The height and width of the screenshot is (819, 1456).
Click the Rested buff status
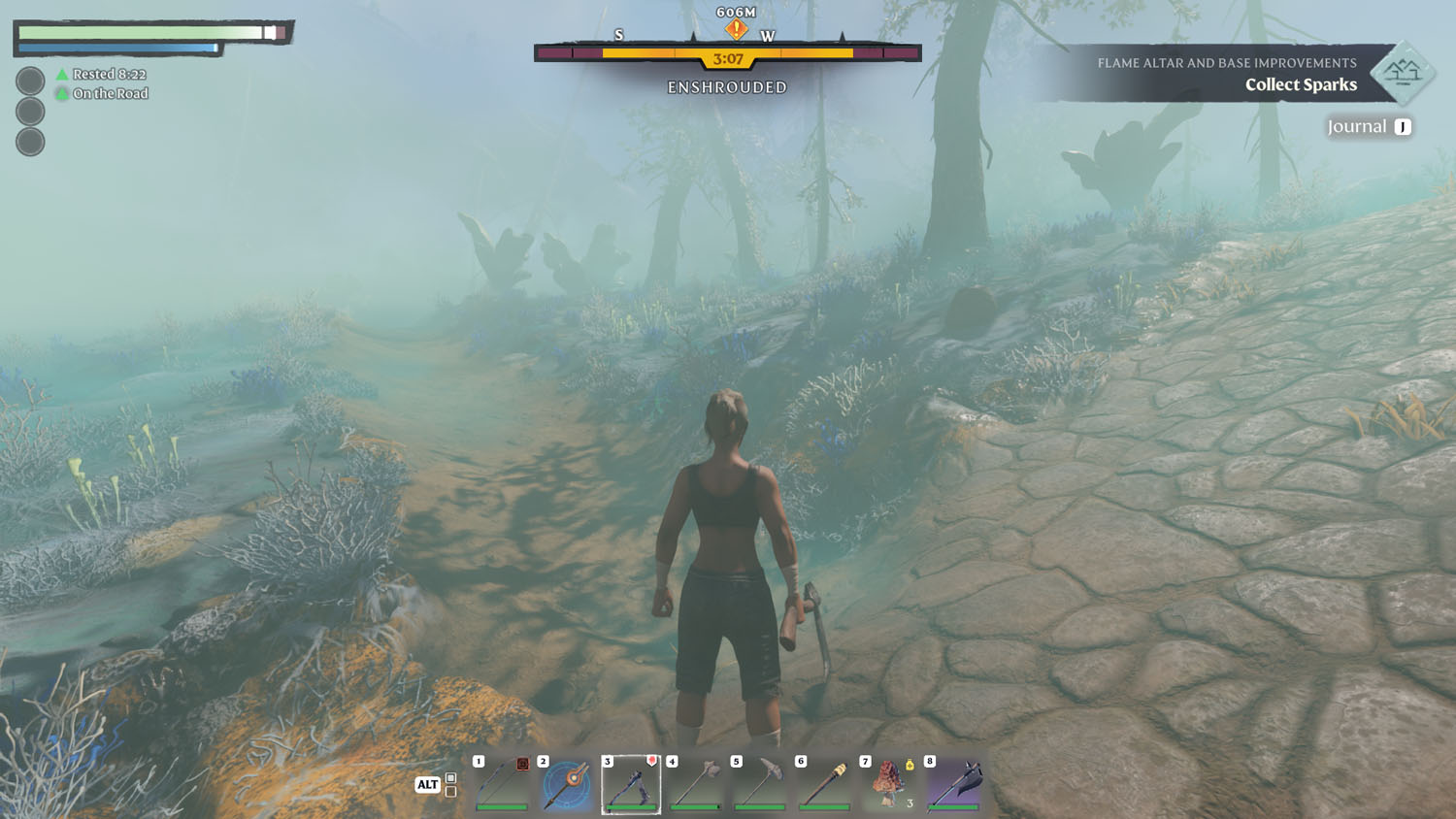[x=101, y=74]
